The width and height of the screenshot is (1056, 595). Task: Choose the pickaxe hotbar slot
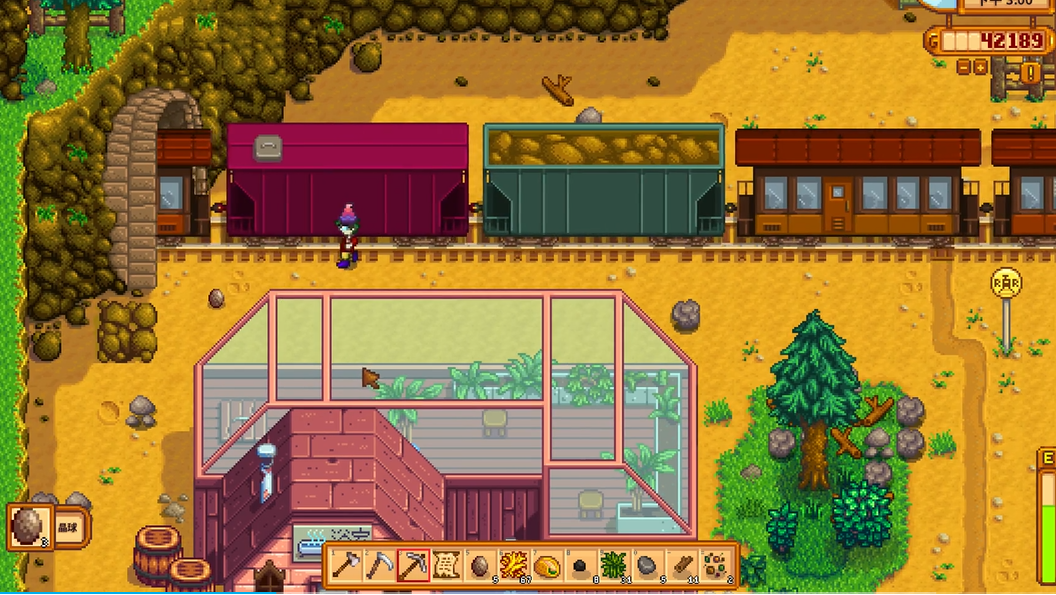(x=413, y=565)
